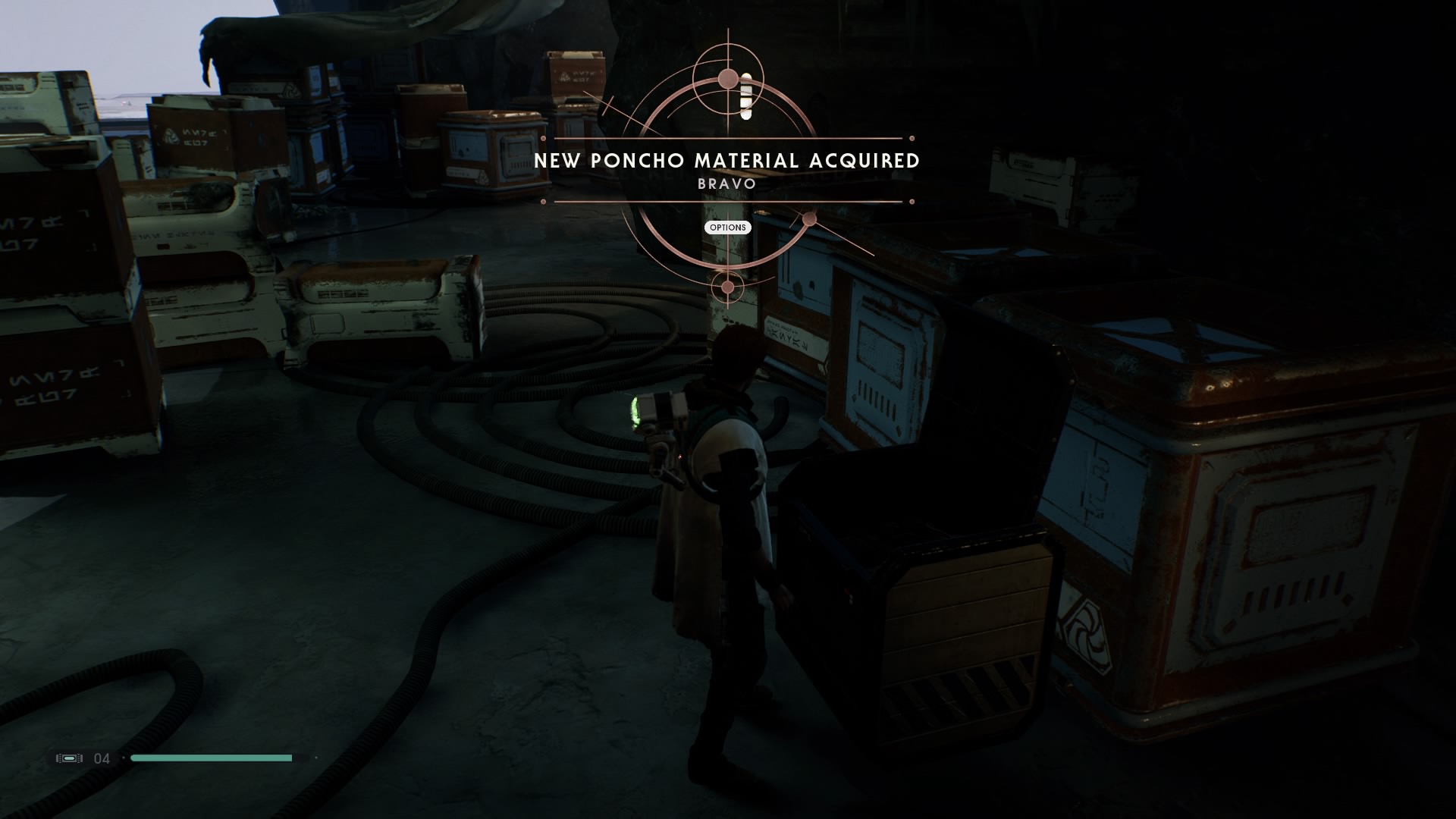Click the small crosshair node below OPTIONS
Image resolution: width=1456 pixels, height=819 pixels.
[x=730, y=286]
